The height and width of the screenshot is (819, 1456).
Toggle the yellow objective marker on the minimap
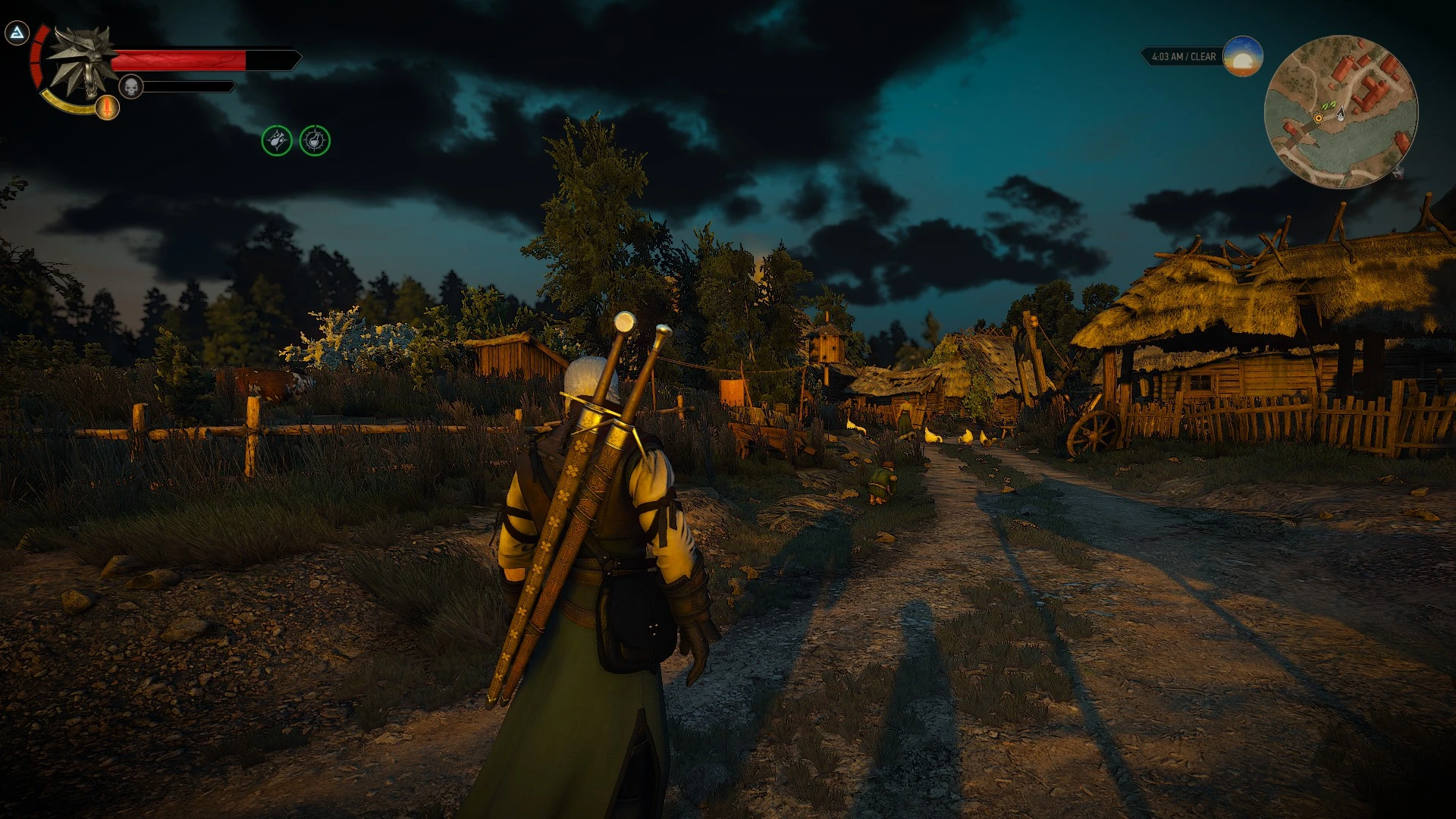(x=1318, y=118)
